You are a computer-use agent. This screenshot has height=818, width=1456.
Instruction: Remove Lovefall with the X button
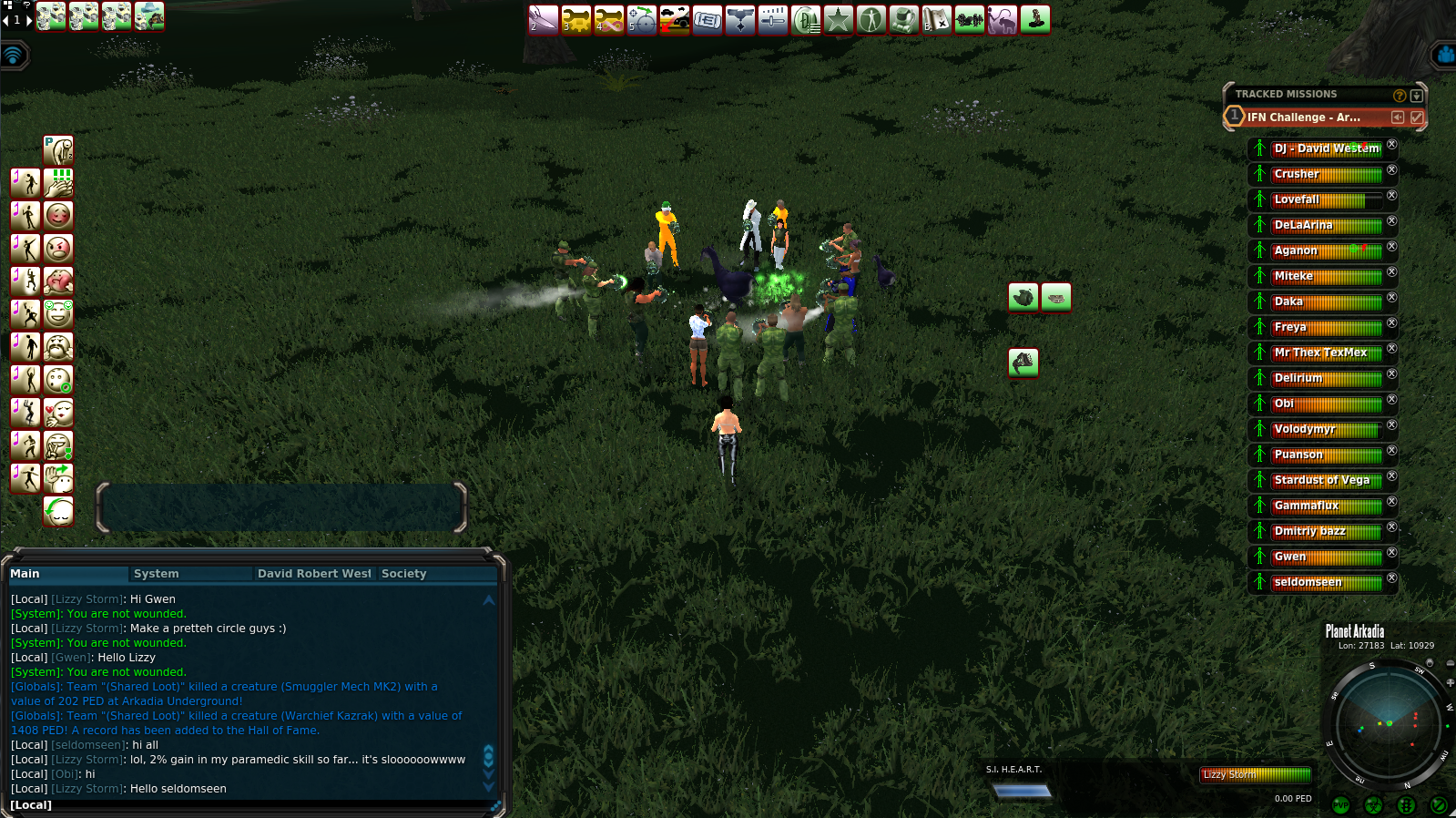point(1391,195)
